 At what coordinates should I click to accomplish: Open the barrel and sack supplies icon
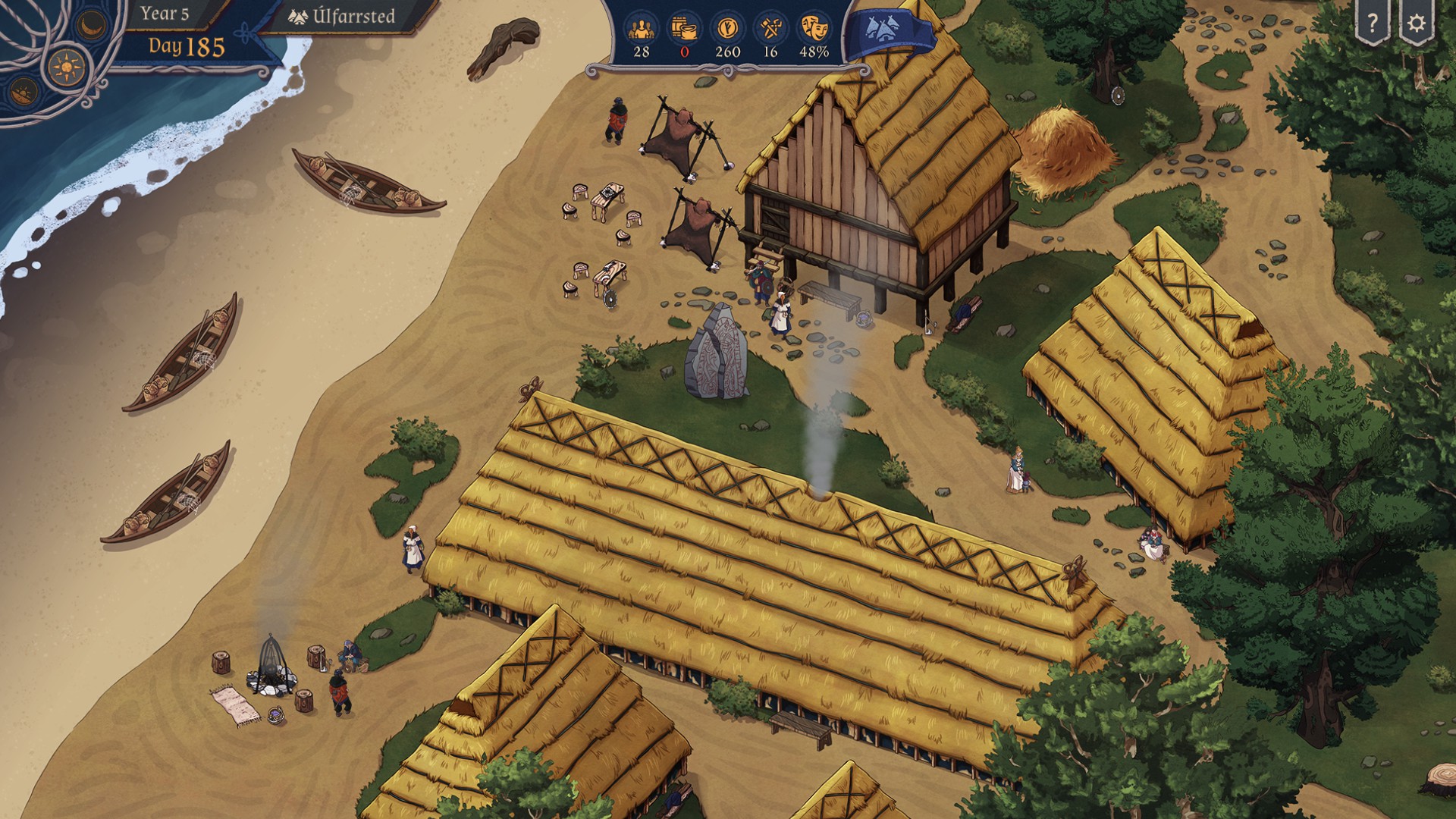click(x=684, y=29)
